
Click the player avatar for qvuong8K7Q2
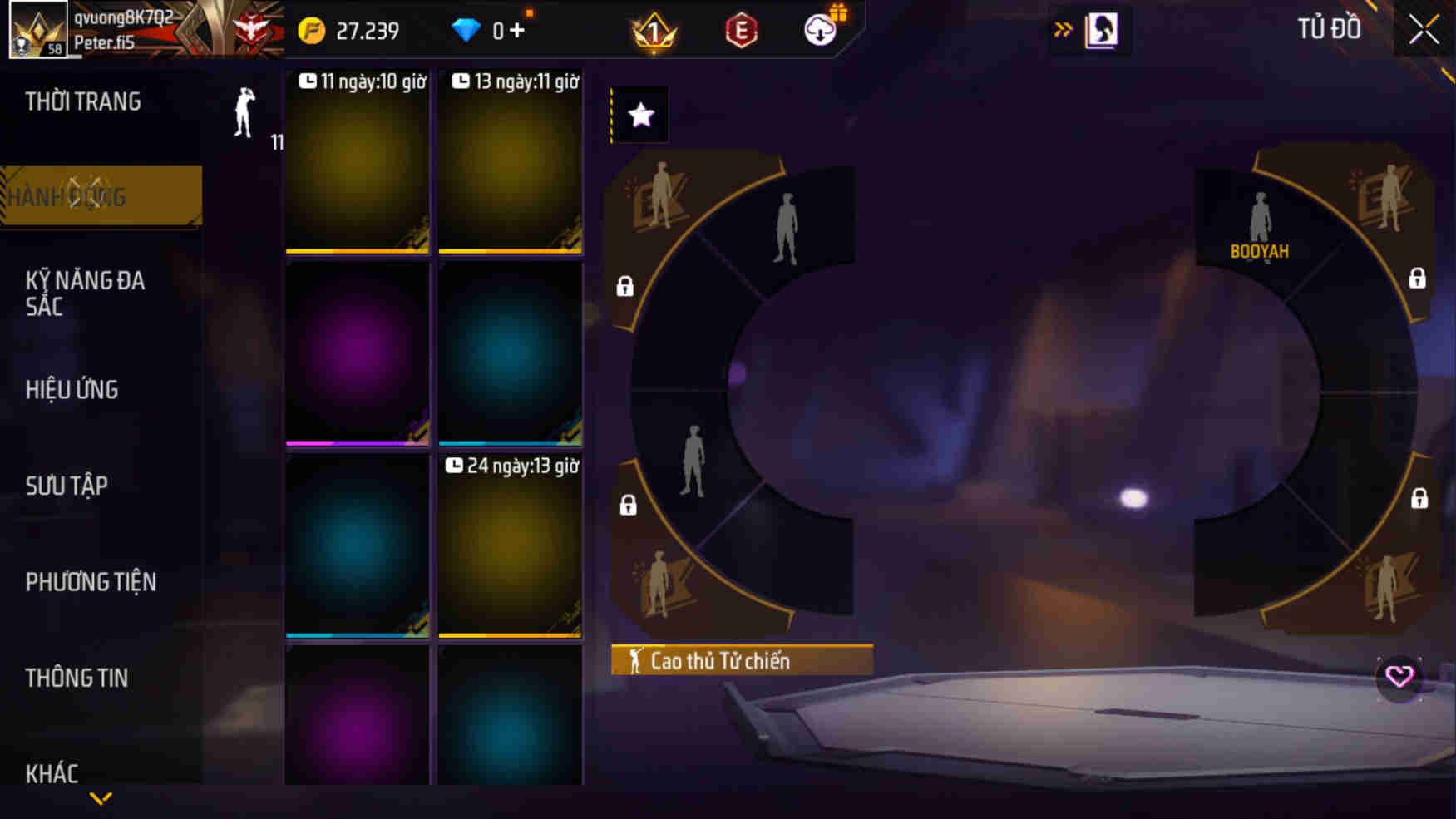tap(29, 29)
